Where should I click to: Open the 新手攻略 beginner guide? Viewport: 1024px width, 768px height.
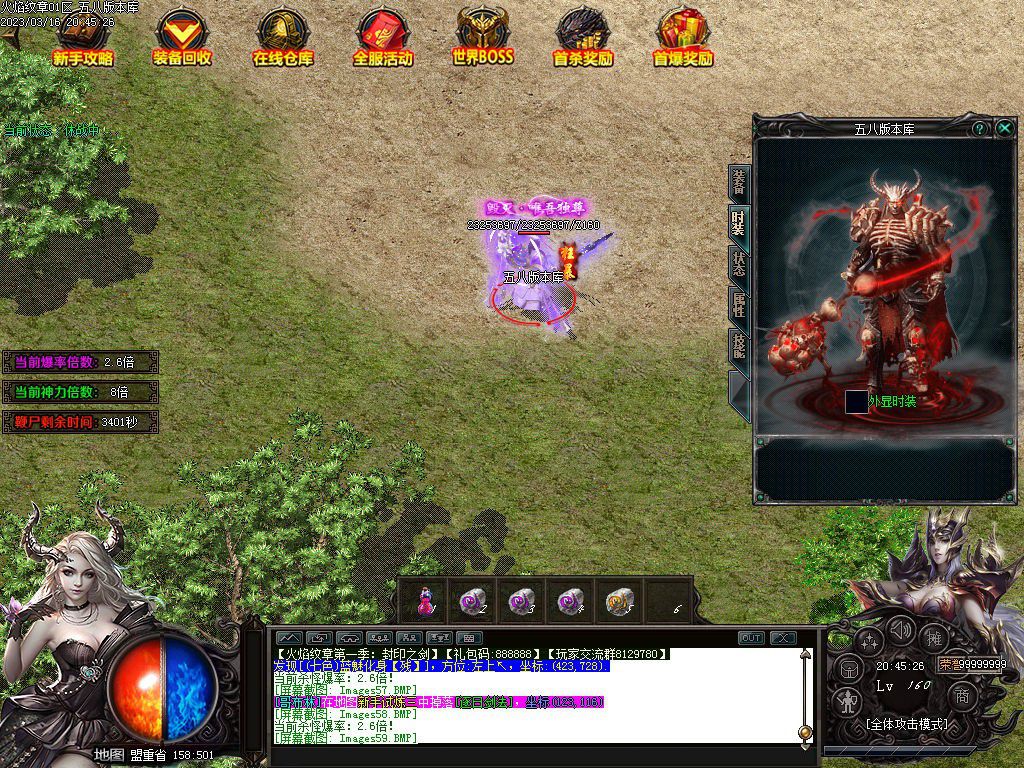point(83,38)
